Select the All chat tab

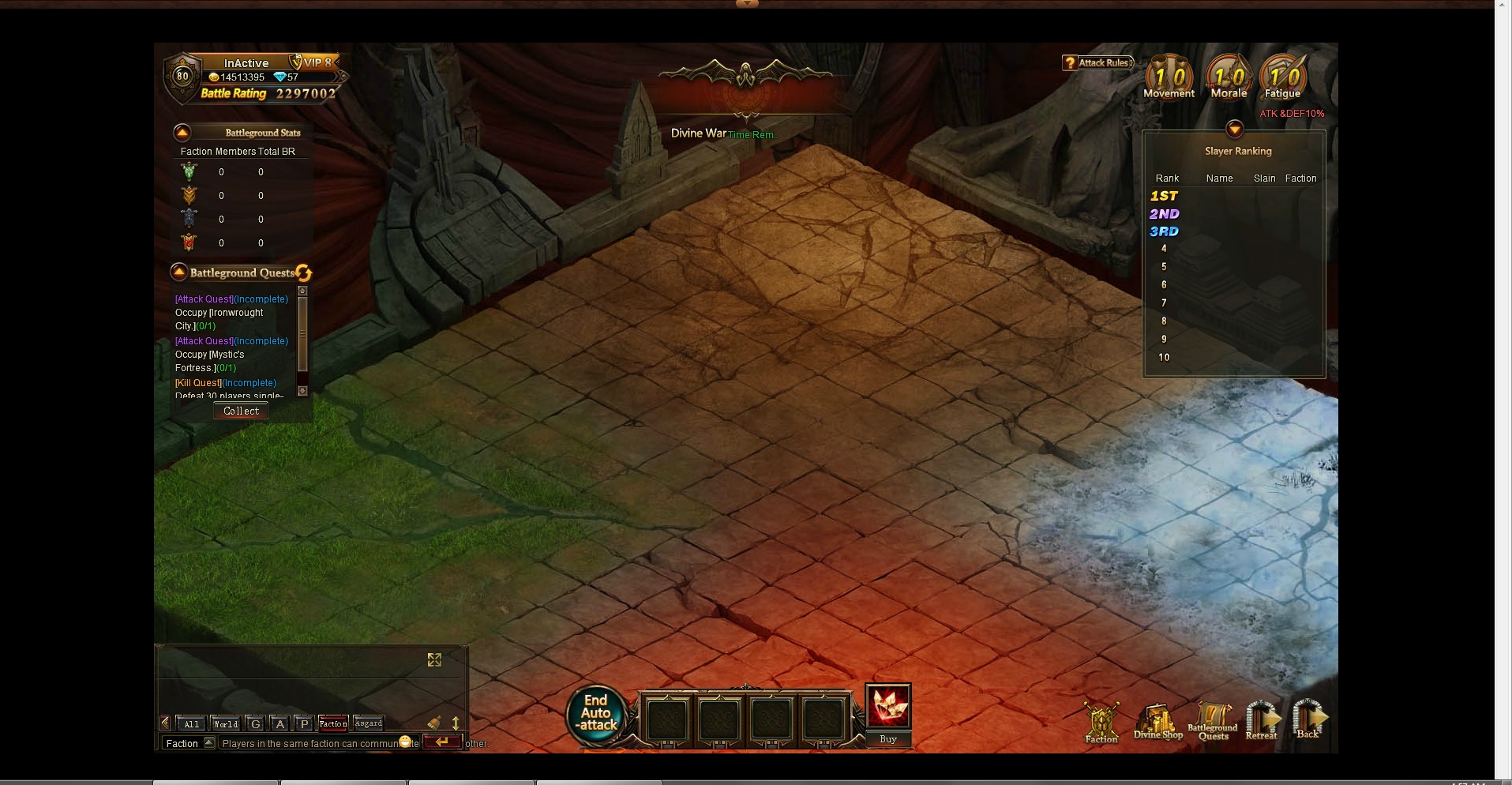pyautogui.click(x=192, y=723)
